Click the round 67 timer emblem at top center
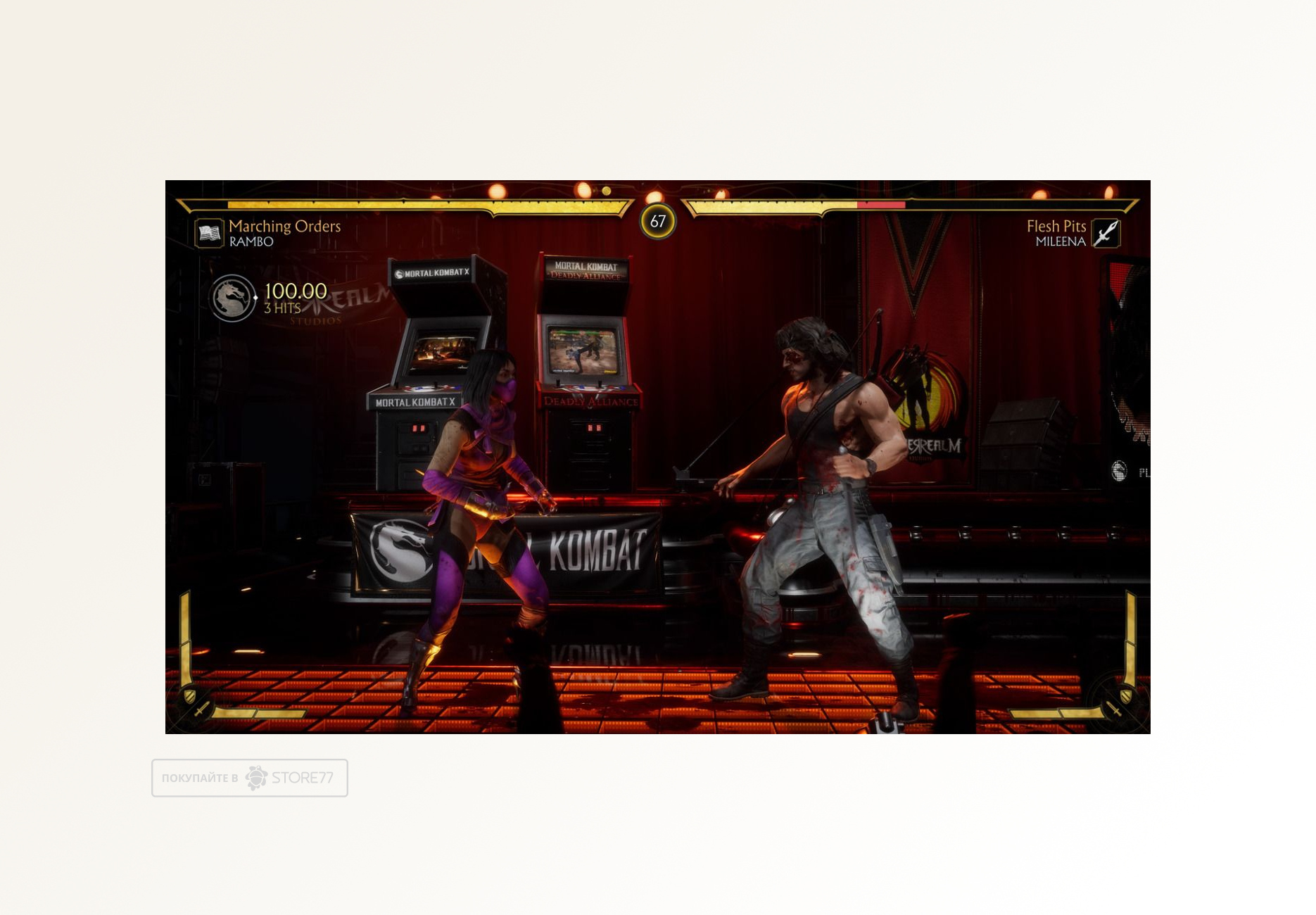This screenshot has height=915, width=1316. pyautogui.click(x=659, y=220)
